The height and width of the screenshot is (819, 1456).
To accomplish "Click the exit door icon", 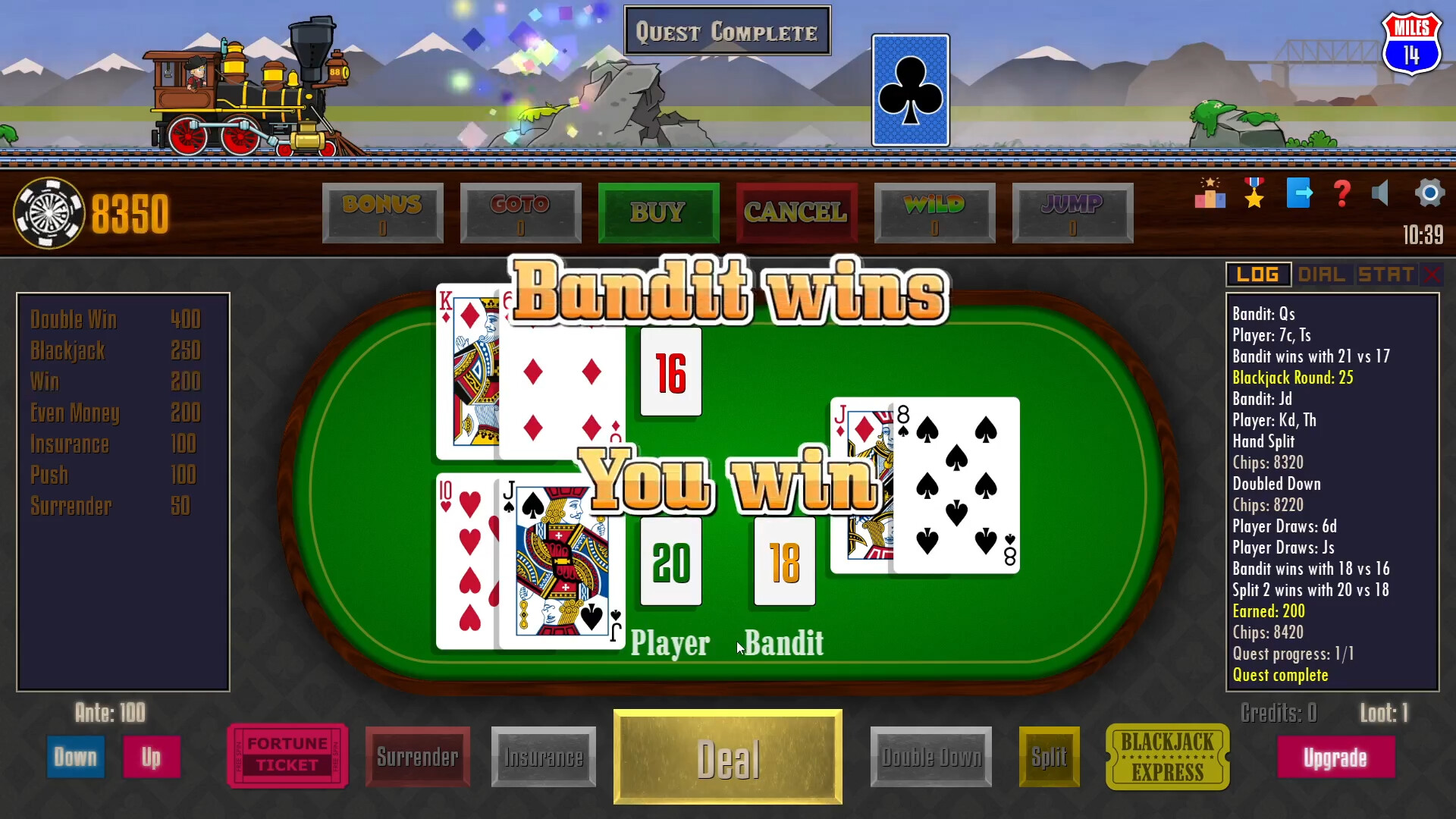I will tap(1298, 194).
